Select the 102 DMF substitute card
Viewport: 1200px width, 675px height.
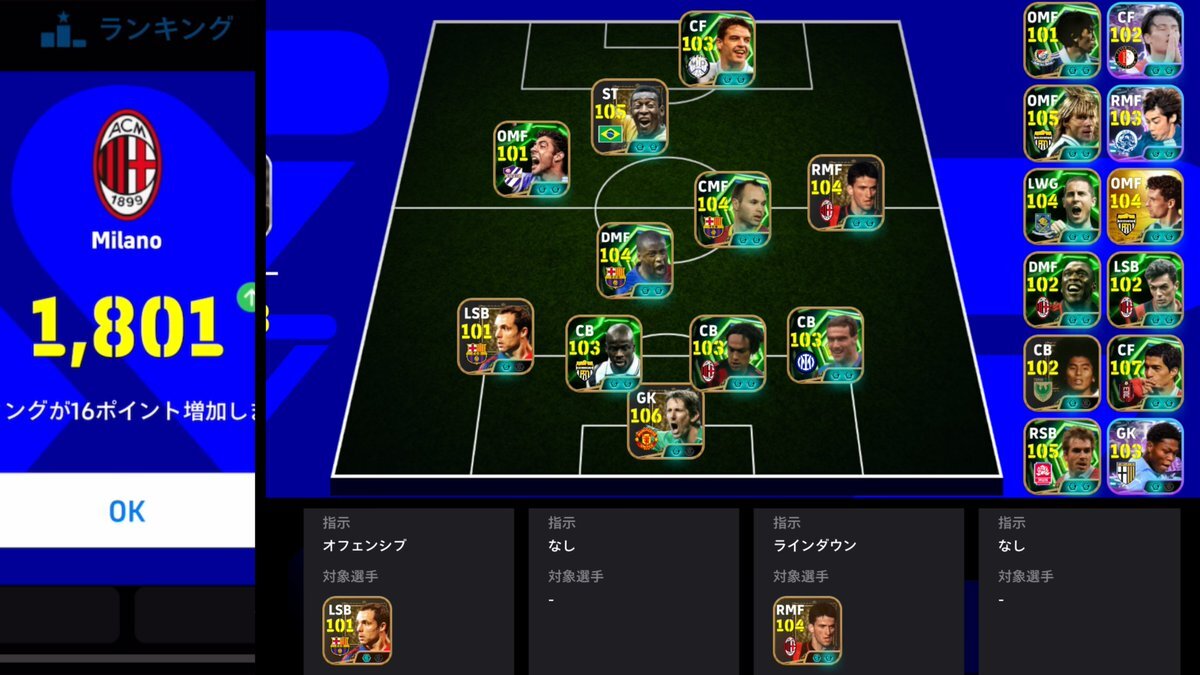pyautogui.click(x=1061, y=290)
